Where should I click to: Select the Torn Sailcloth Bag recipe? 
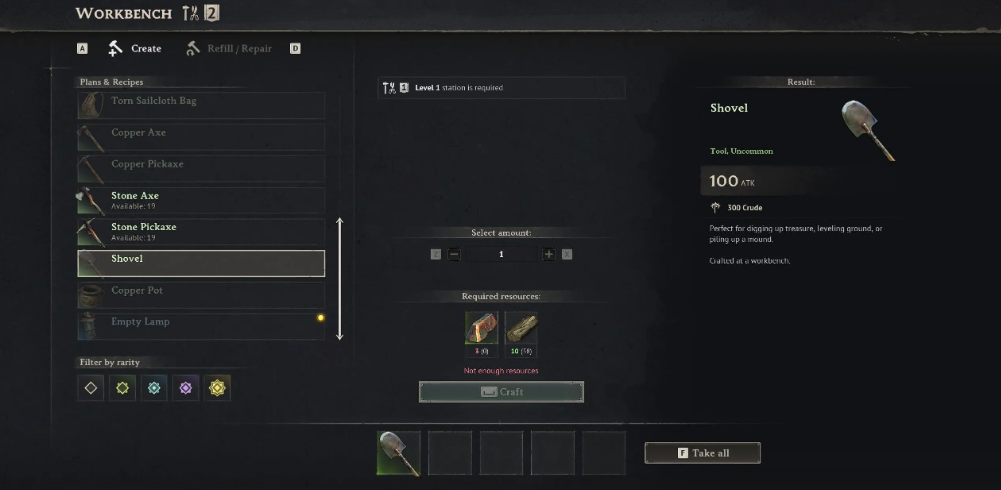(x=201, y=102)
